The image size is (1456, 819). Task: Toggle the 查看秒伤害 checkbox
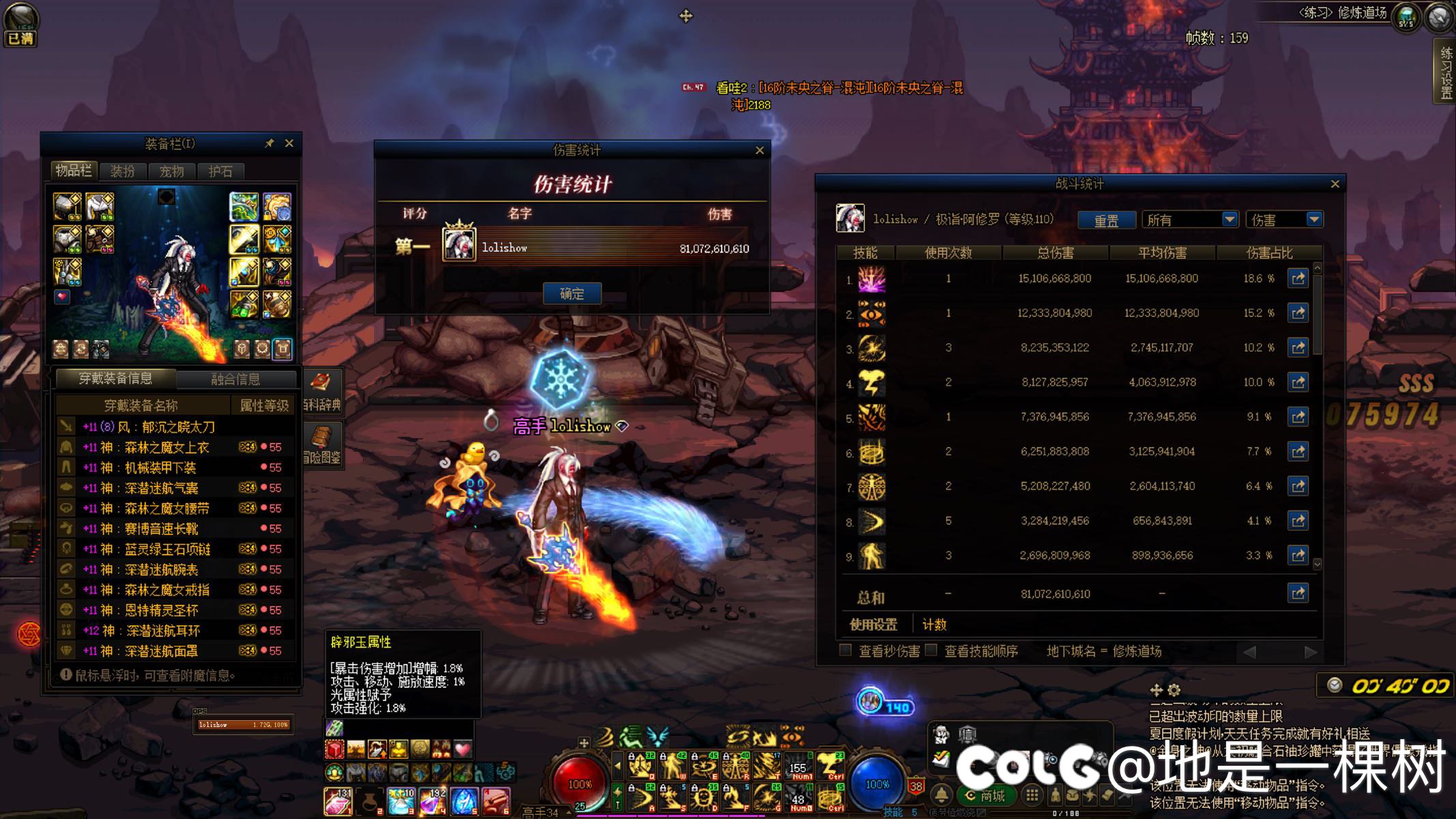845,650
